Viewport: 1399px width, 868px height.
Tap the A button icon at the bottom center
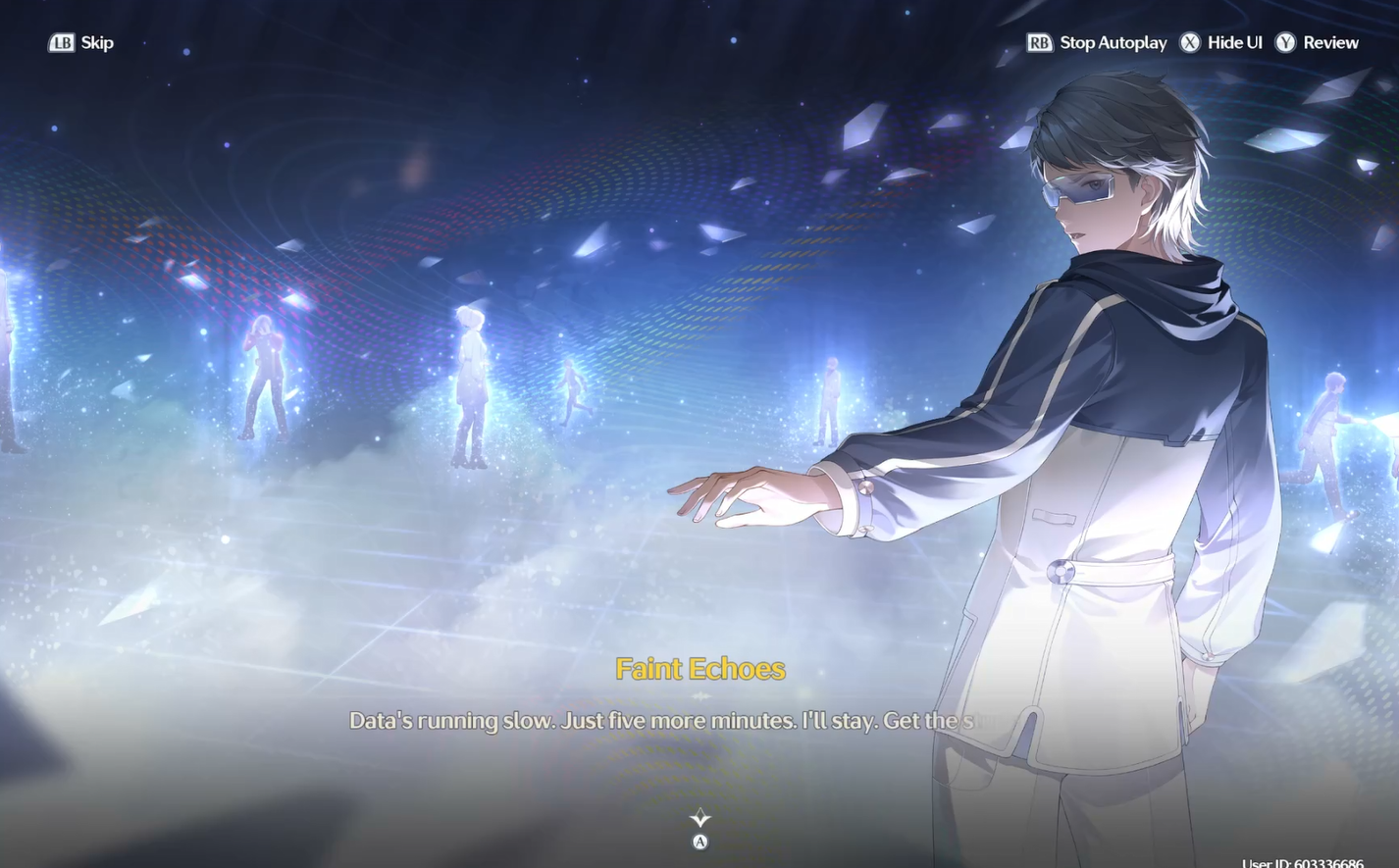coord(699,841)
